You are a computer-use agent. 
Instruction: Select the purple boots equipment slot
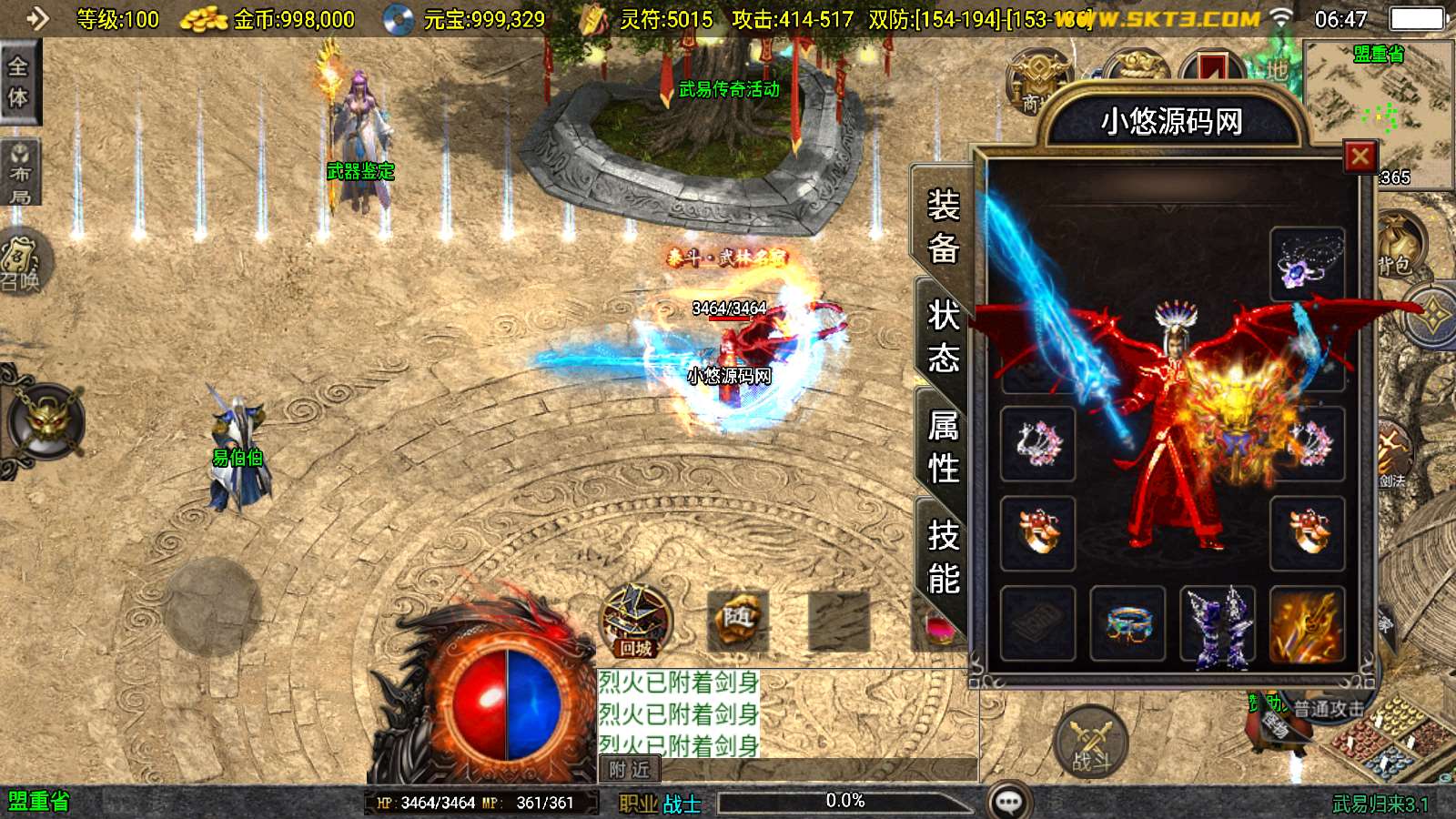pos(1218,624)
